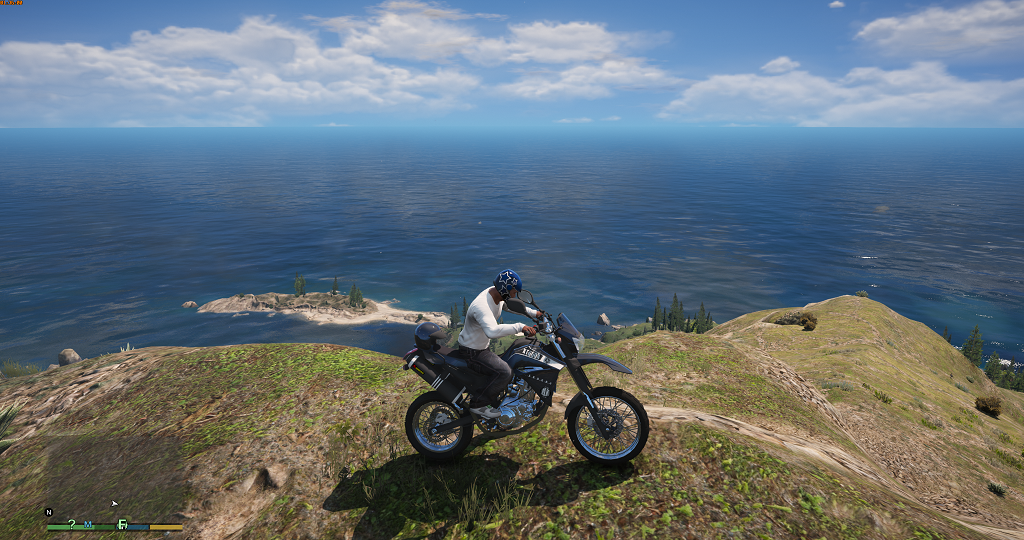
Task: Click the blue M map blip
Action: click(x=88, y=524)
